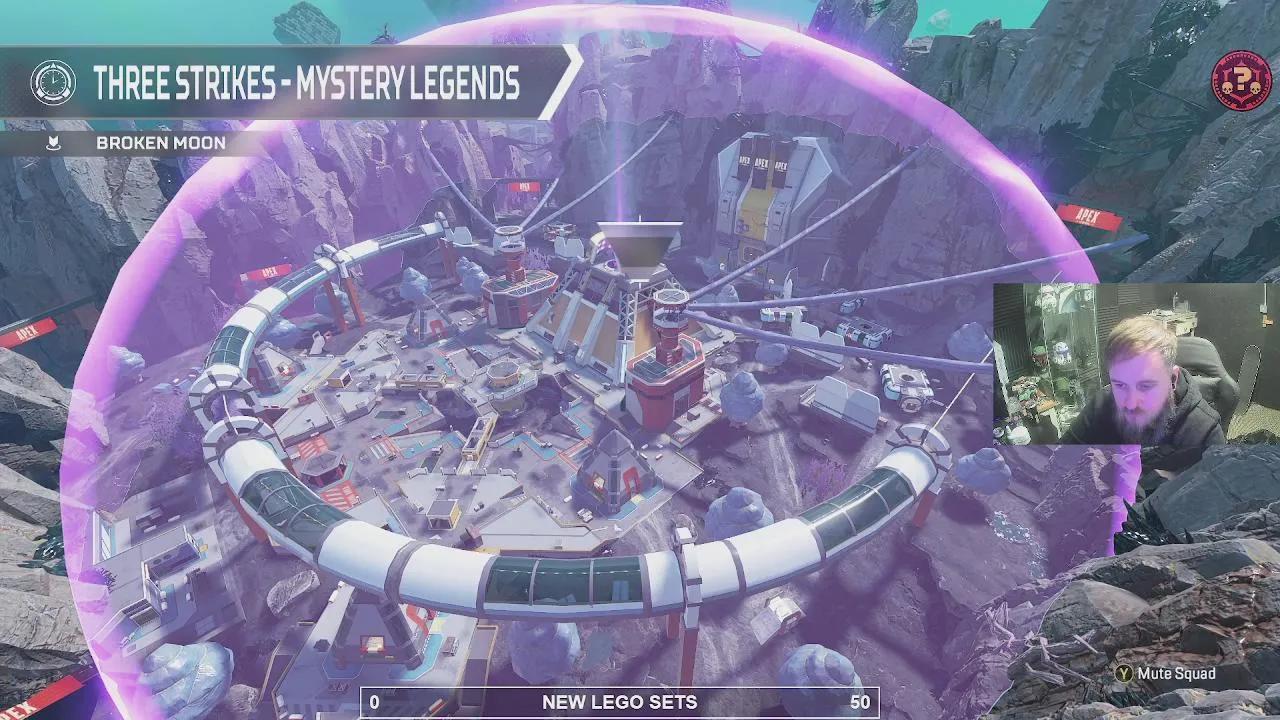Expand the New Lego Sets tracker
Viewport: 1280px width, 720px height.
620,702
